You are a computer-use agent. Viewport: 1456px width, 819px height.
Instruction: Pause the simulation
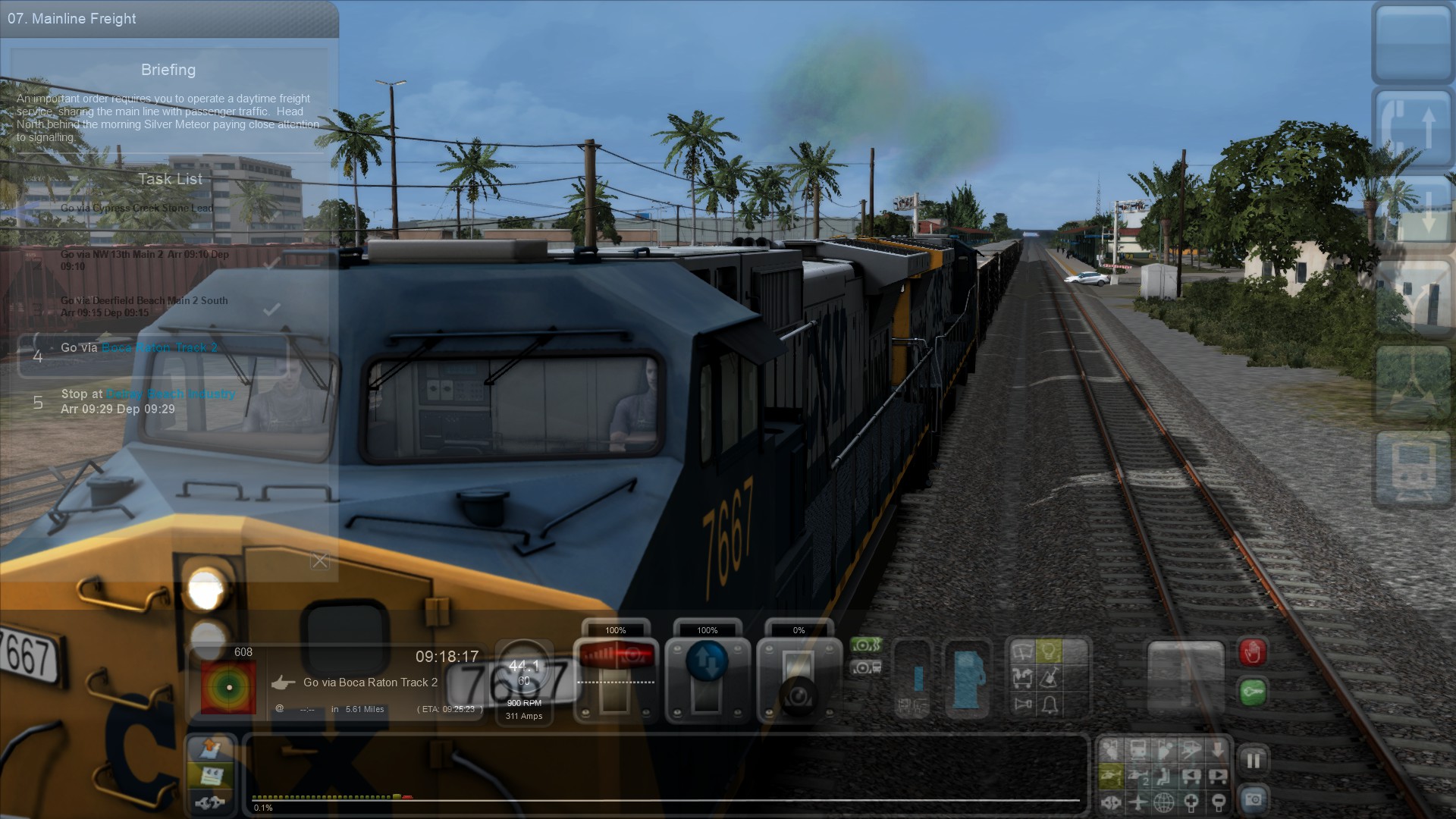(x=1253, y=760)
